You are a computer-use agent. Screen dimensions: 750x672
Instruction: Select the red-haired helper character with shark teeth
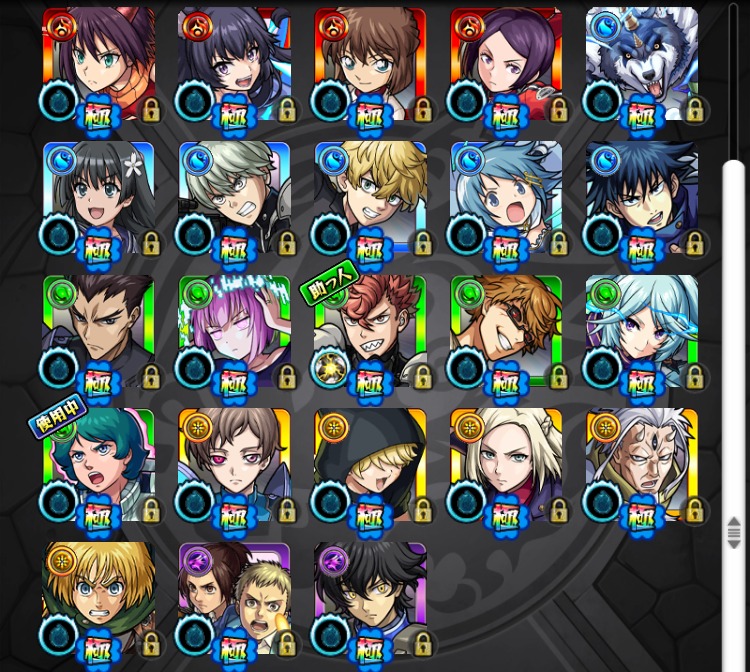[x=370, y=332]
